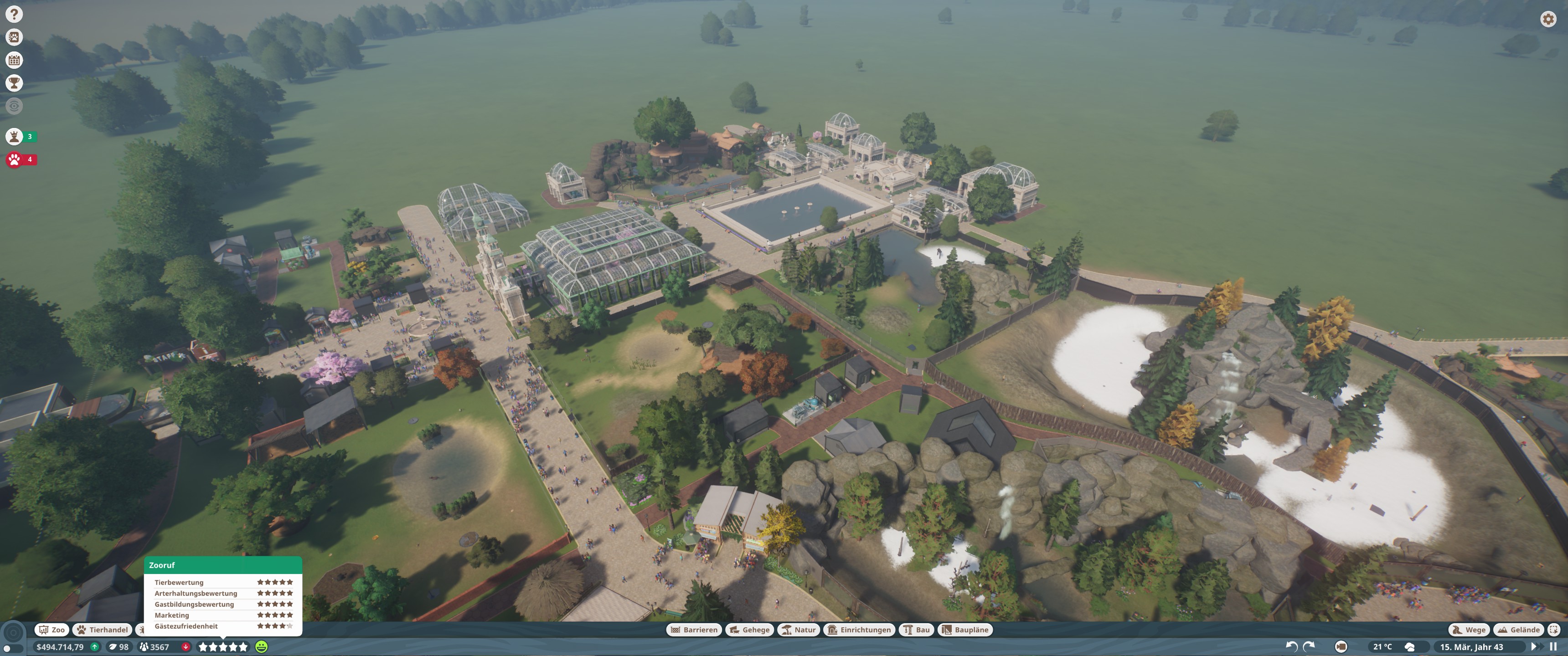Open the calendar icon

click(14, 60)
